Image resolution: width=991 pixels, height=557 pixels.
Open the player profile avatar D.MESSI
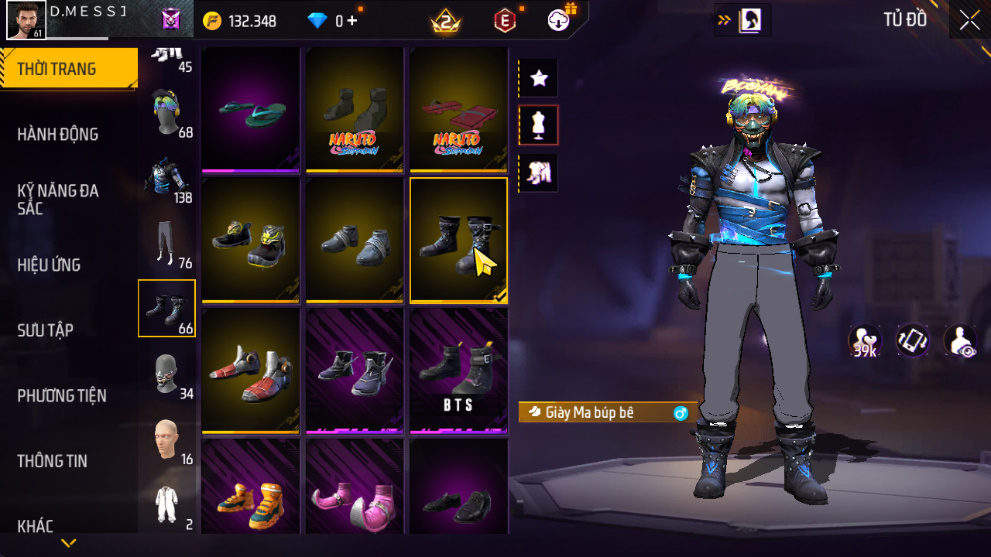[26, 20]
